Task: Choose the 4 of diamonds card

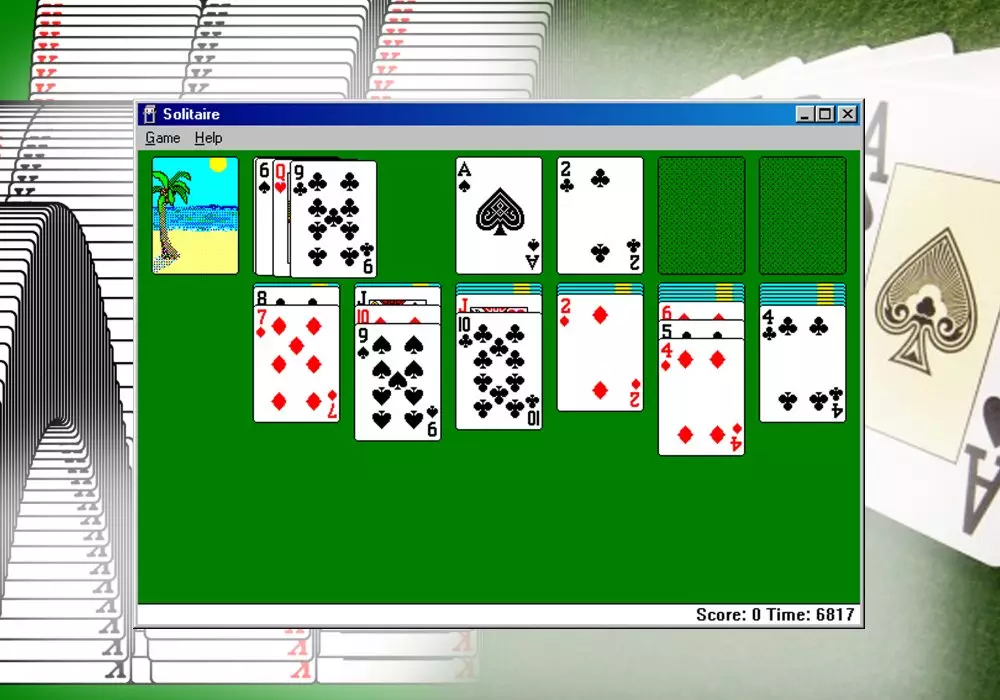Action: click(701, 398)
